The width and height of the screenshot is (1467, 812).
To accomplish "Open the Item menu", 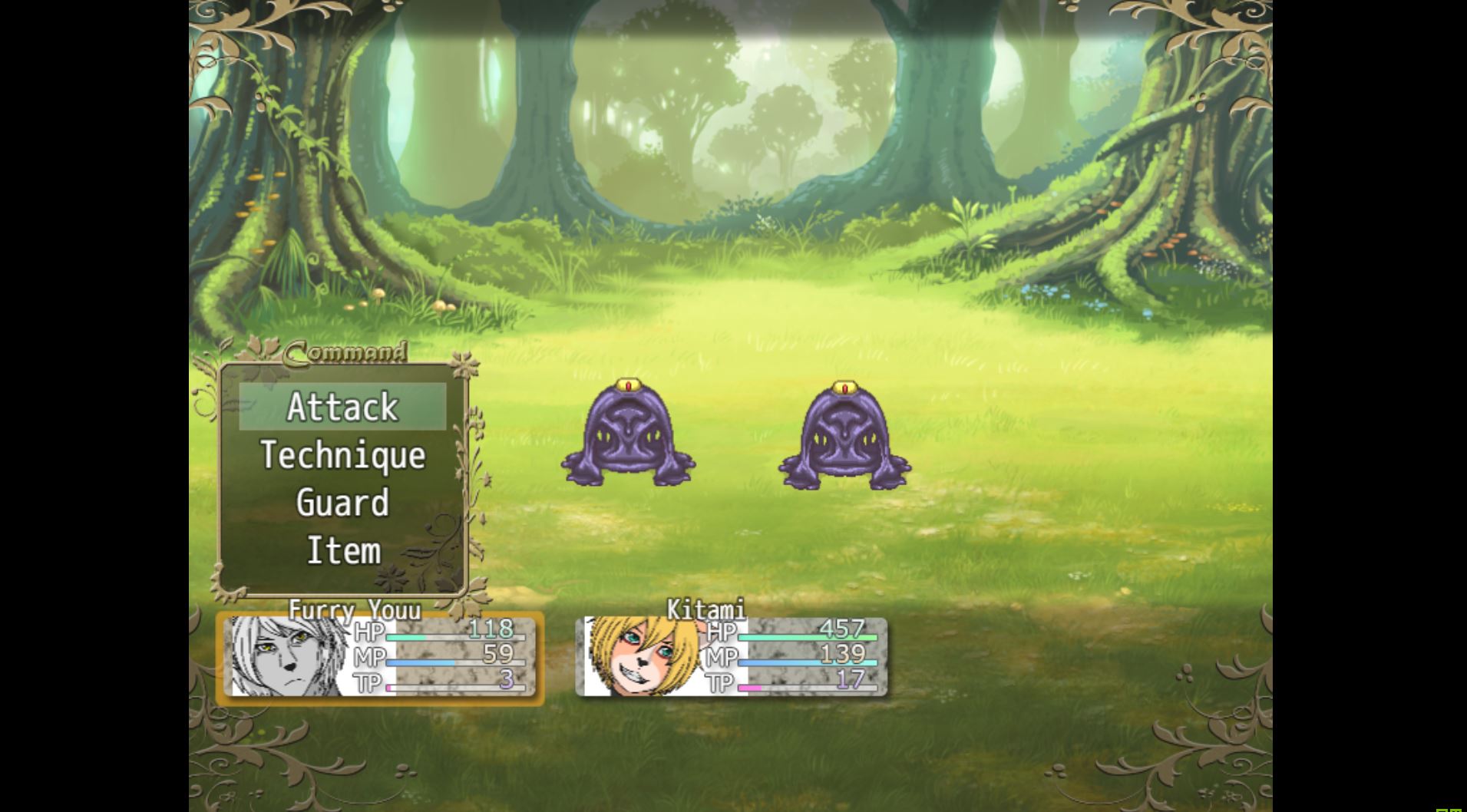I will click(x=342, y=551).
